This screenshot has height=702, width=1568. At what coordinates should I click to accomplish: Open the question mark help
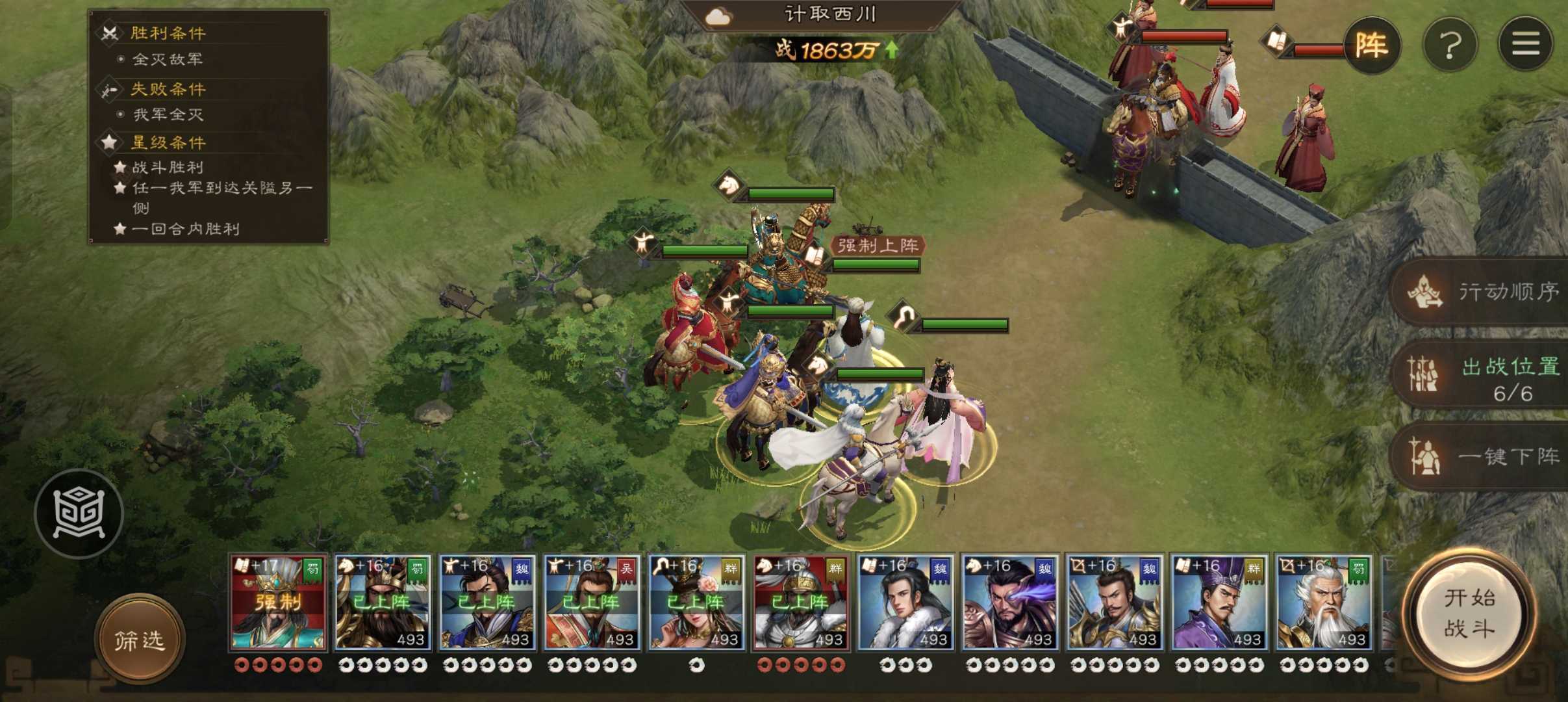(x=1450, y=45)
